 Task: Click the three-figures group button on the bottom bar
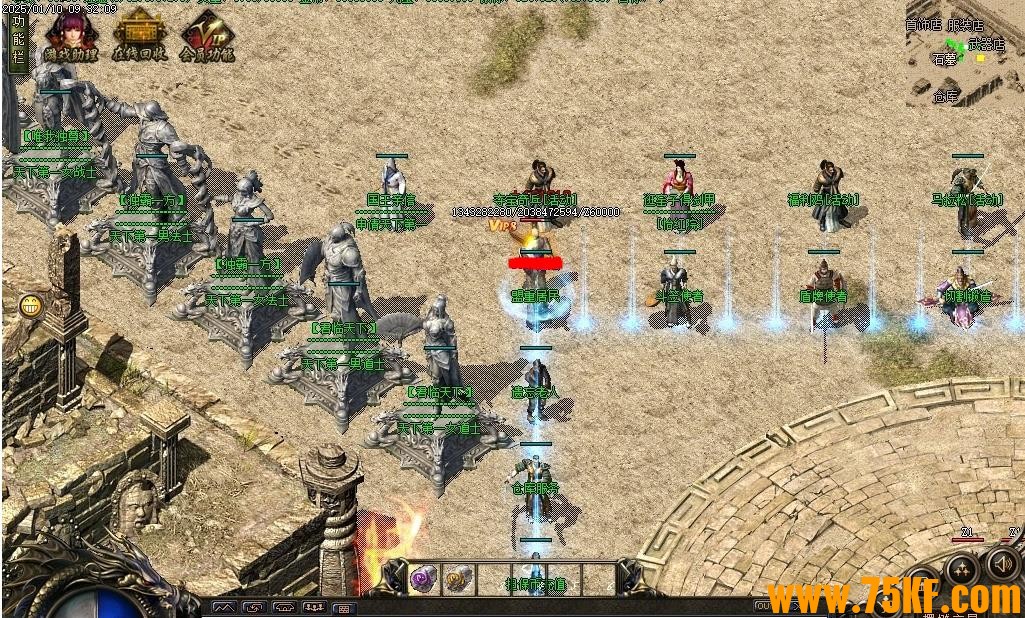pos(313,607)
